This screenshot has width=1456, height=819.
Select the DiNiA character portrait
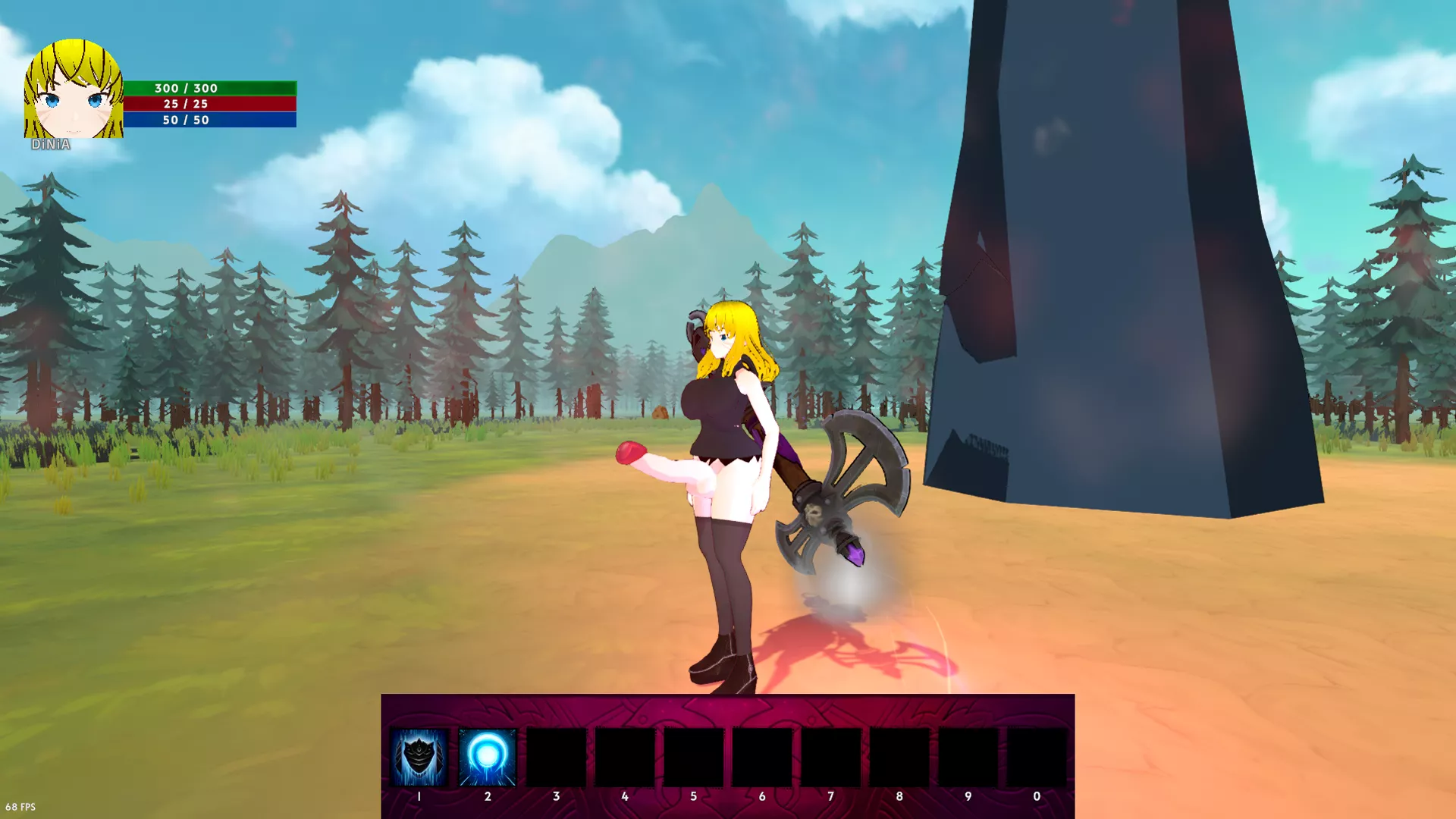[73, 91]
